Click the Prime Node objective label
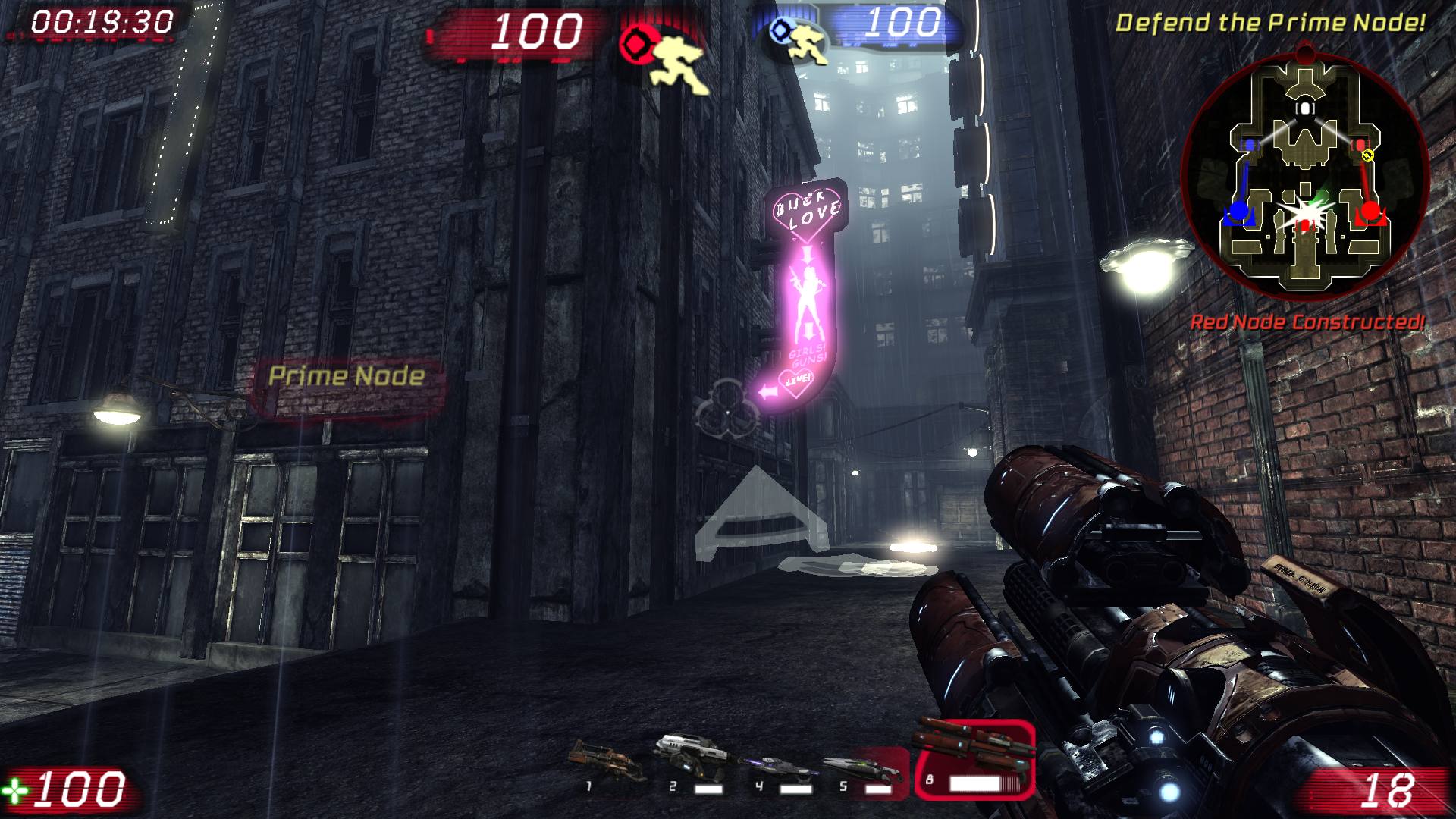This screenshot has width=1456, height=819. click(x=347, y=376)
